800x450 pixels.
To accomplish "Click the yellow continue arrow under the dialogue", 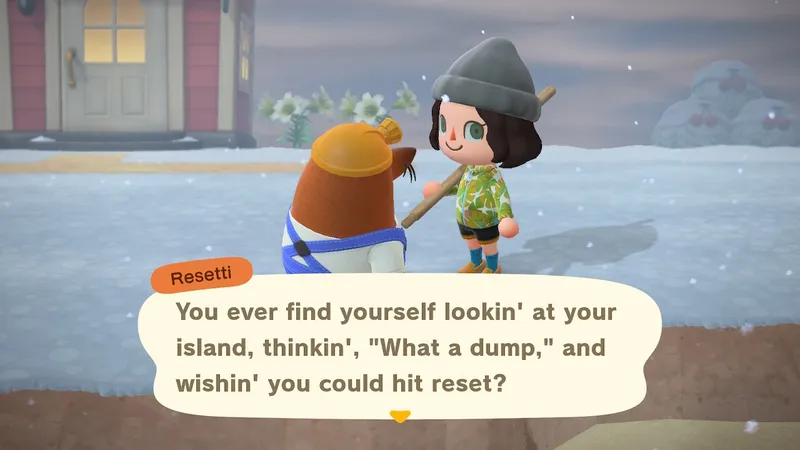I will [400, 416].
